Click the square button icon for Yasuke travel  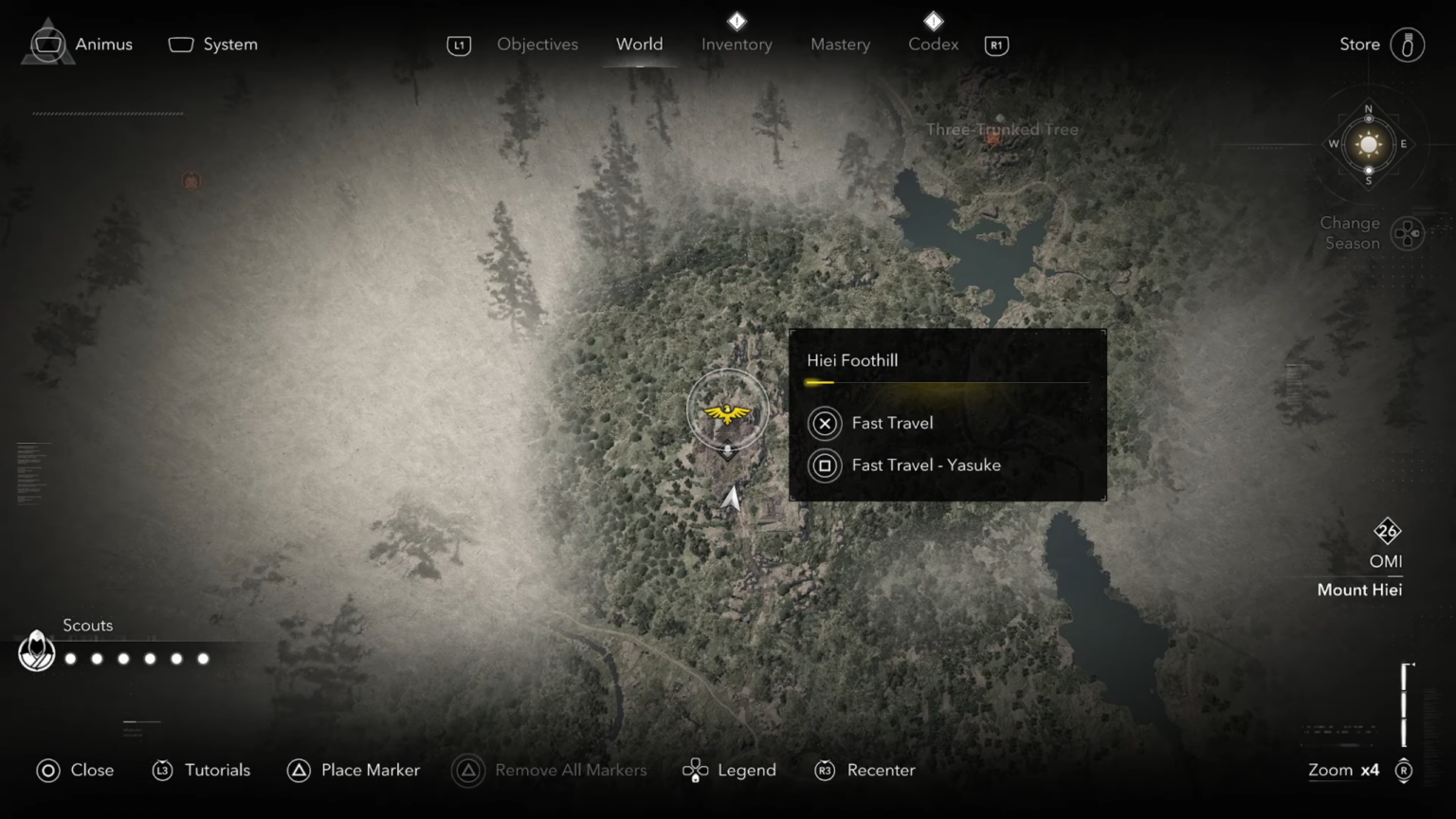(824, 465)
